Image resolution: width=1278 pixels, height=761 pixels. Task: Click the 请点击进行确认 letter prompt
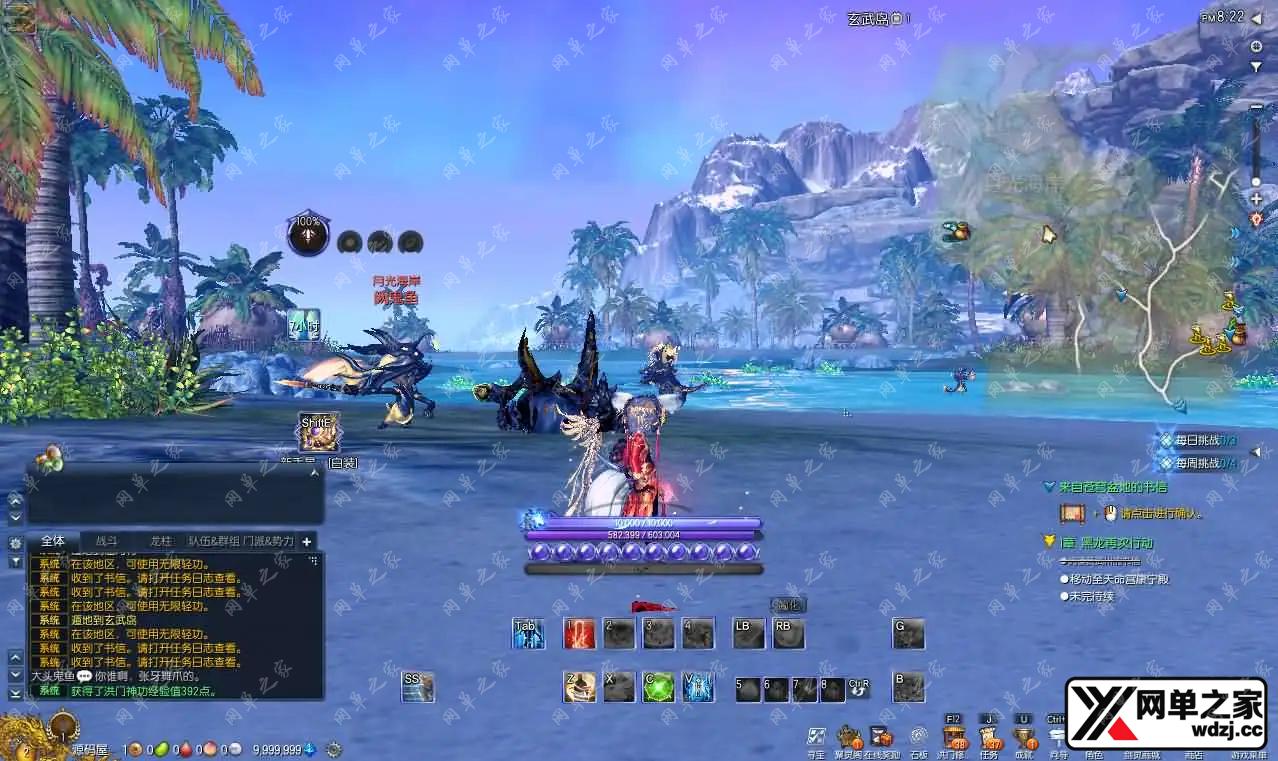(1161, 514)
